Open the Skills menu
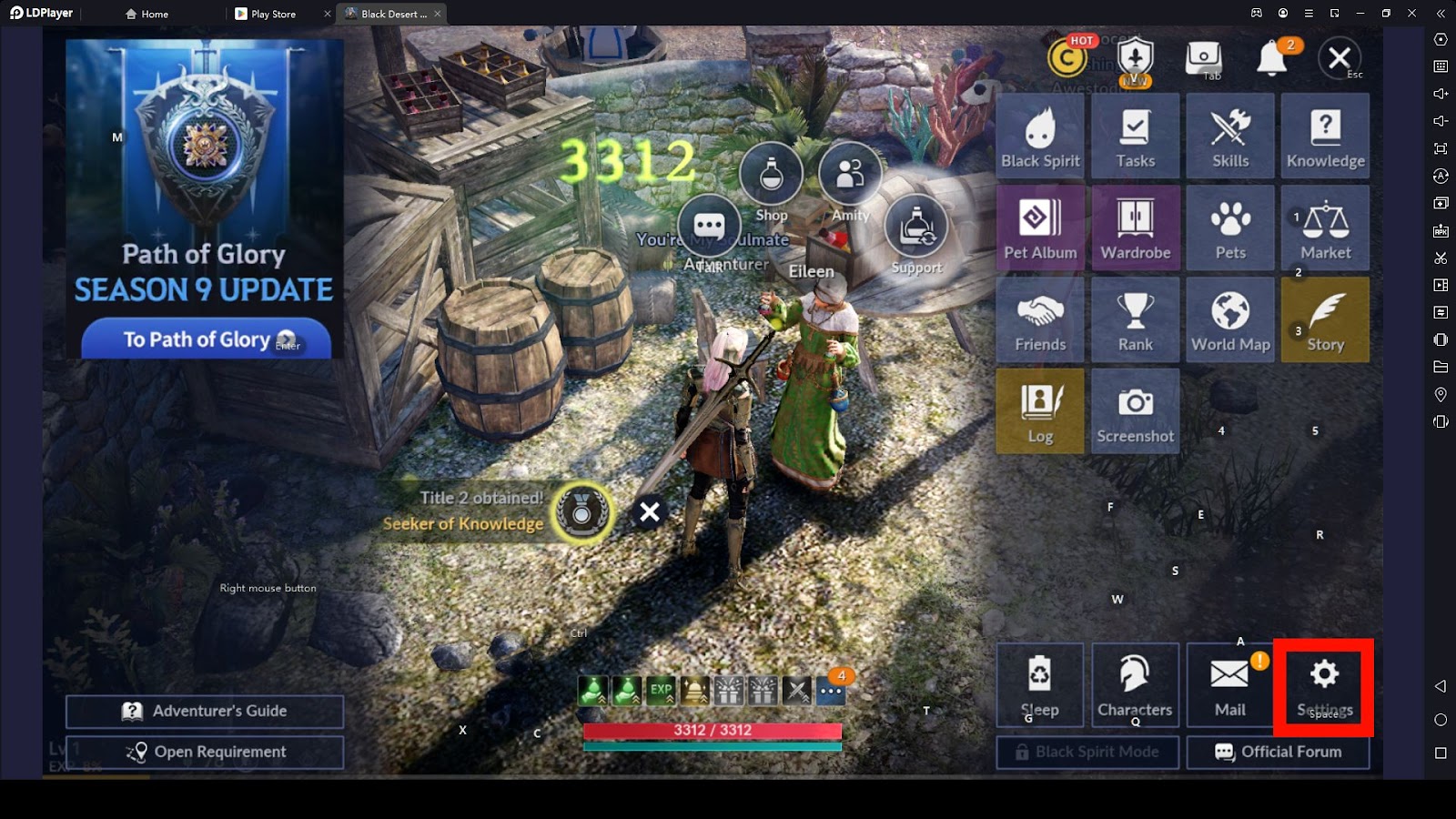The width and height of the screenshot is (1456, 819). (1230, 136)
